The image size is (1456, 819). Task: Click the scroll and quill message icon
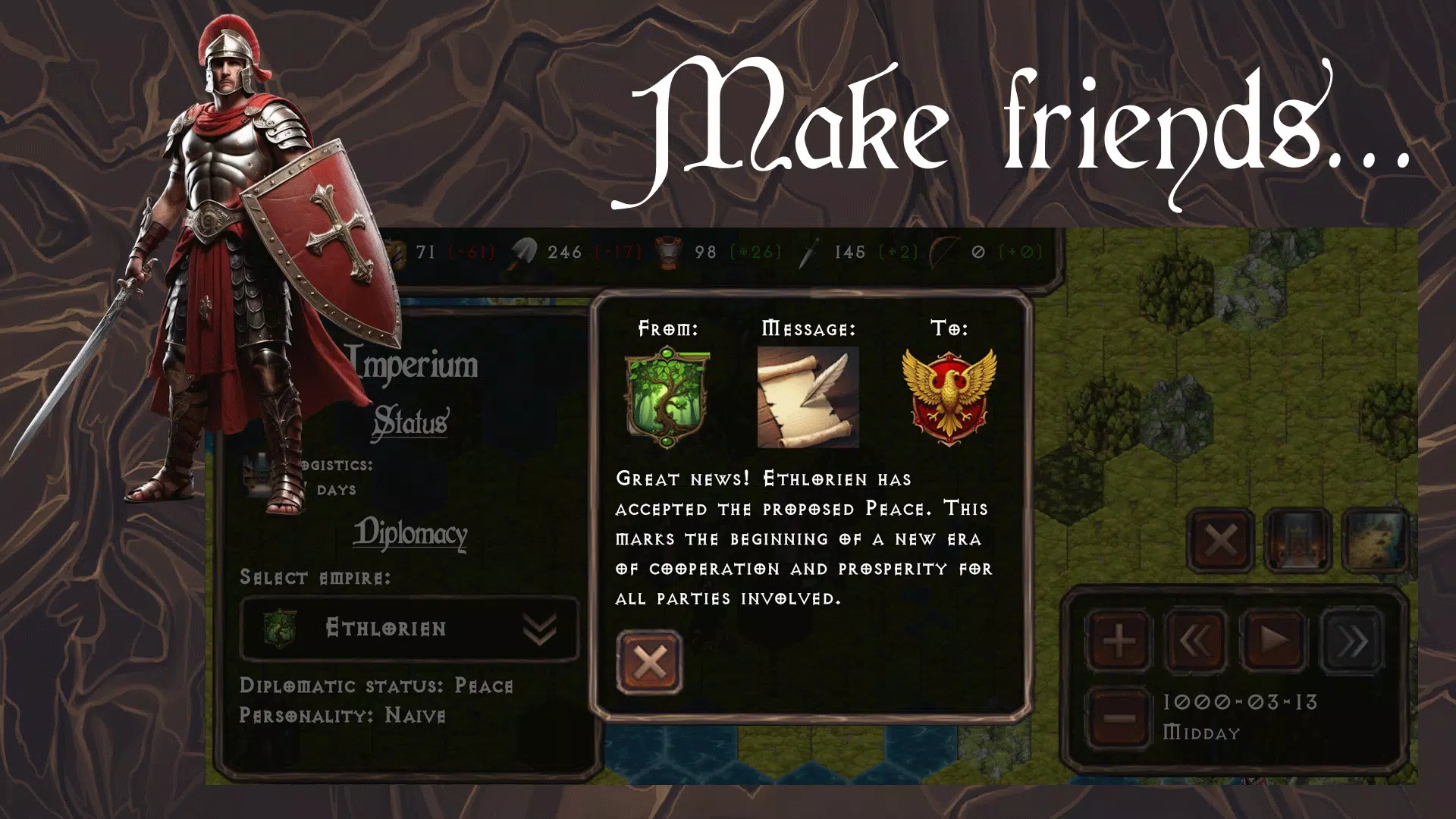coord(808,397)
